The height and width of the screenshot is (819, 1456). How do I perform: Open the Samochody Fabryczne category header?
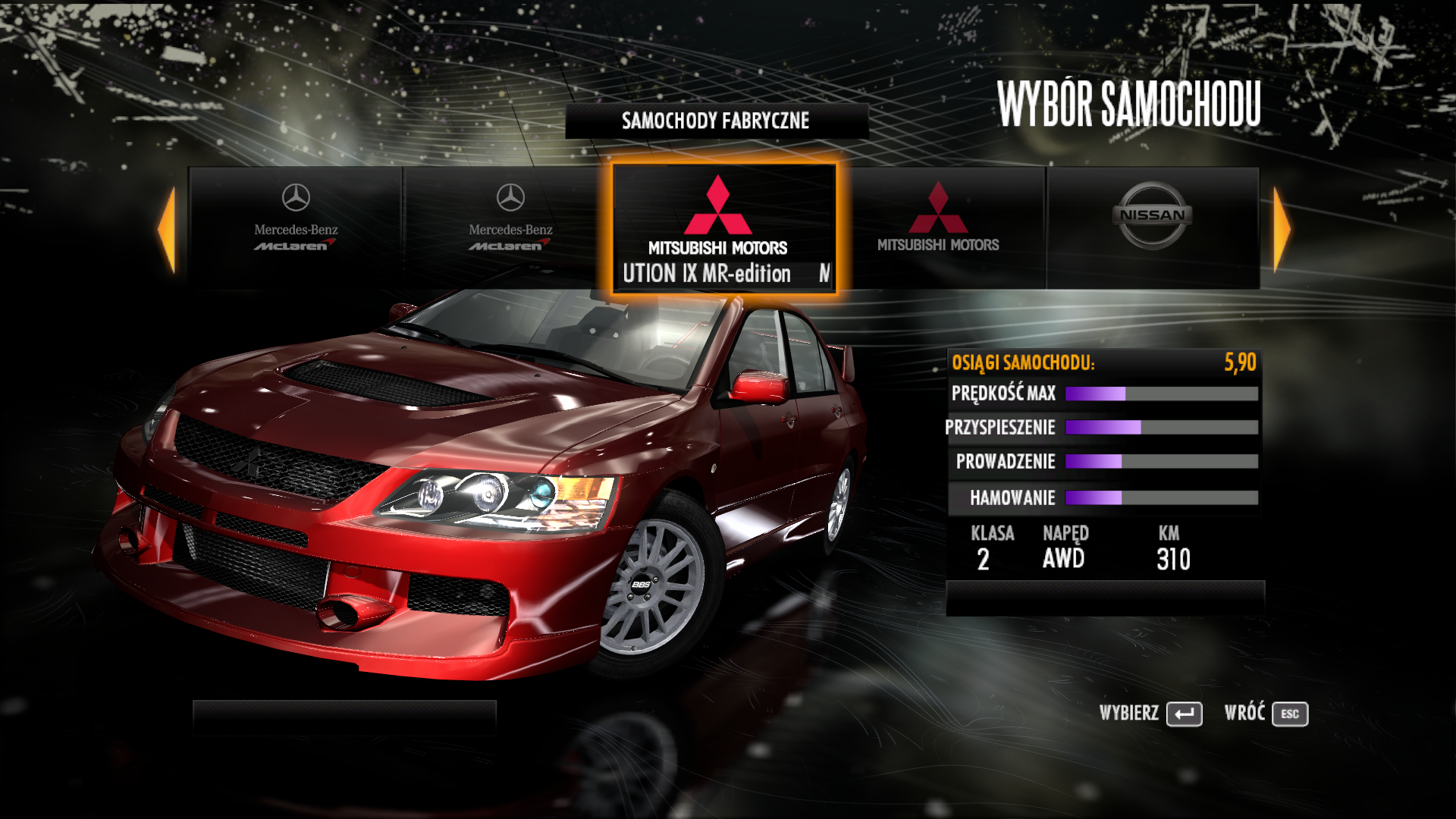716,121
